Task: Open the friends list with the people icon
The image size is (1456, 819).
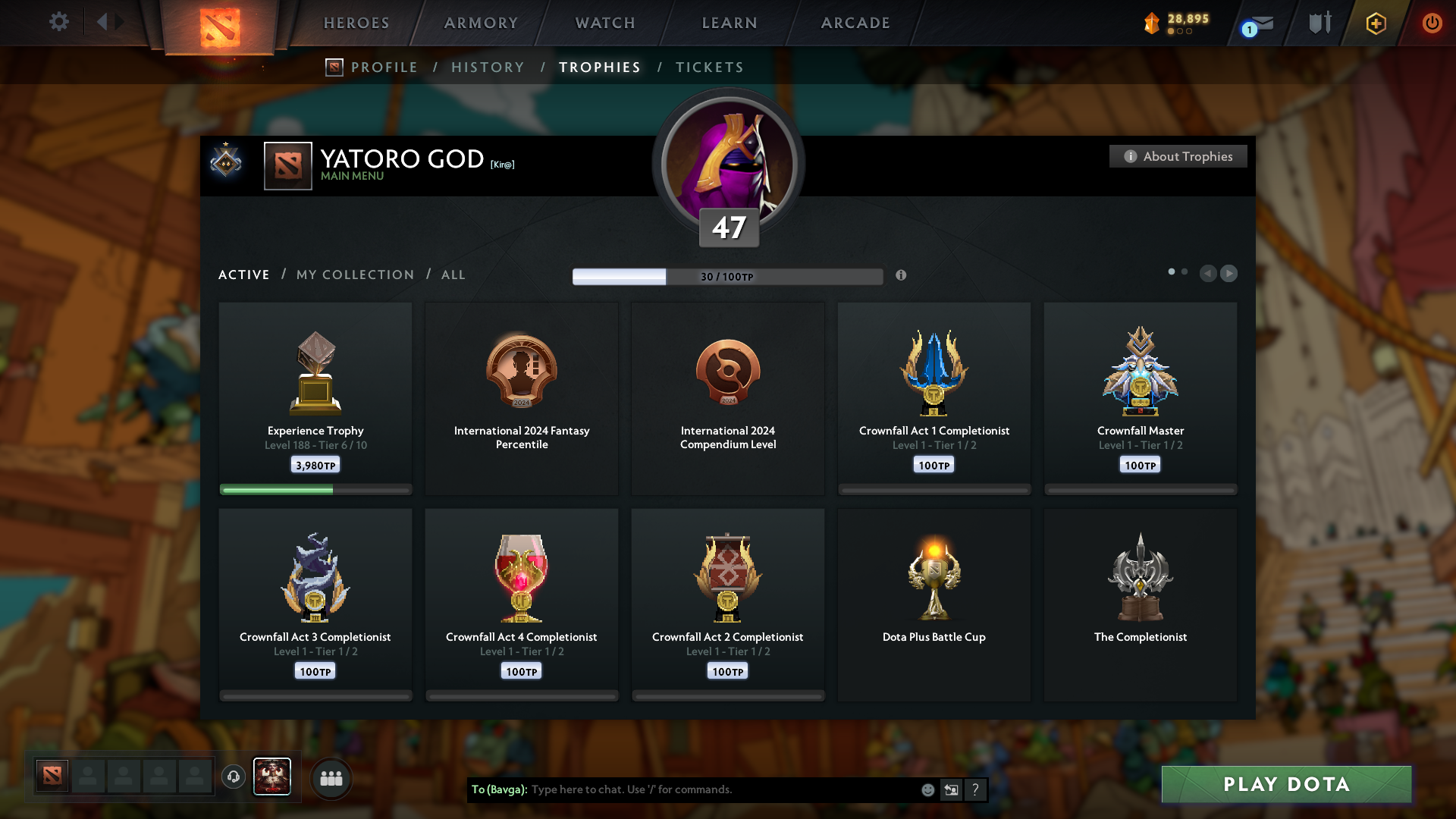Action: pyautogui.click(x=331, y=777)
